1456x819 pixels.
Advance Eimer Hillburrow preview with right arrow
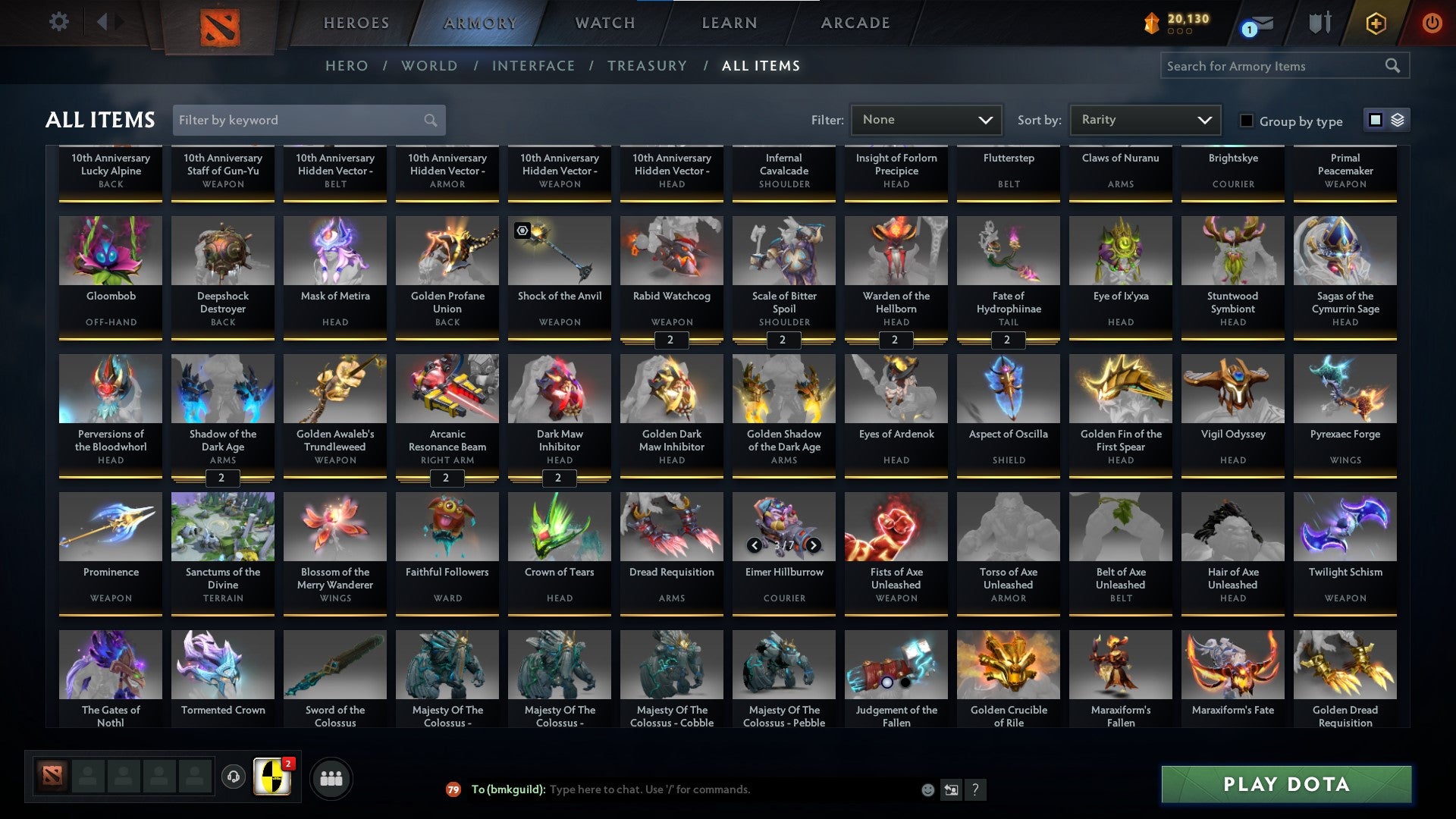point(812,545)
